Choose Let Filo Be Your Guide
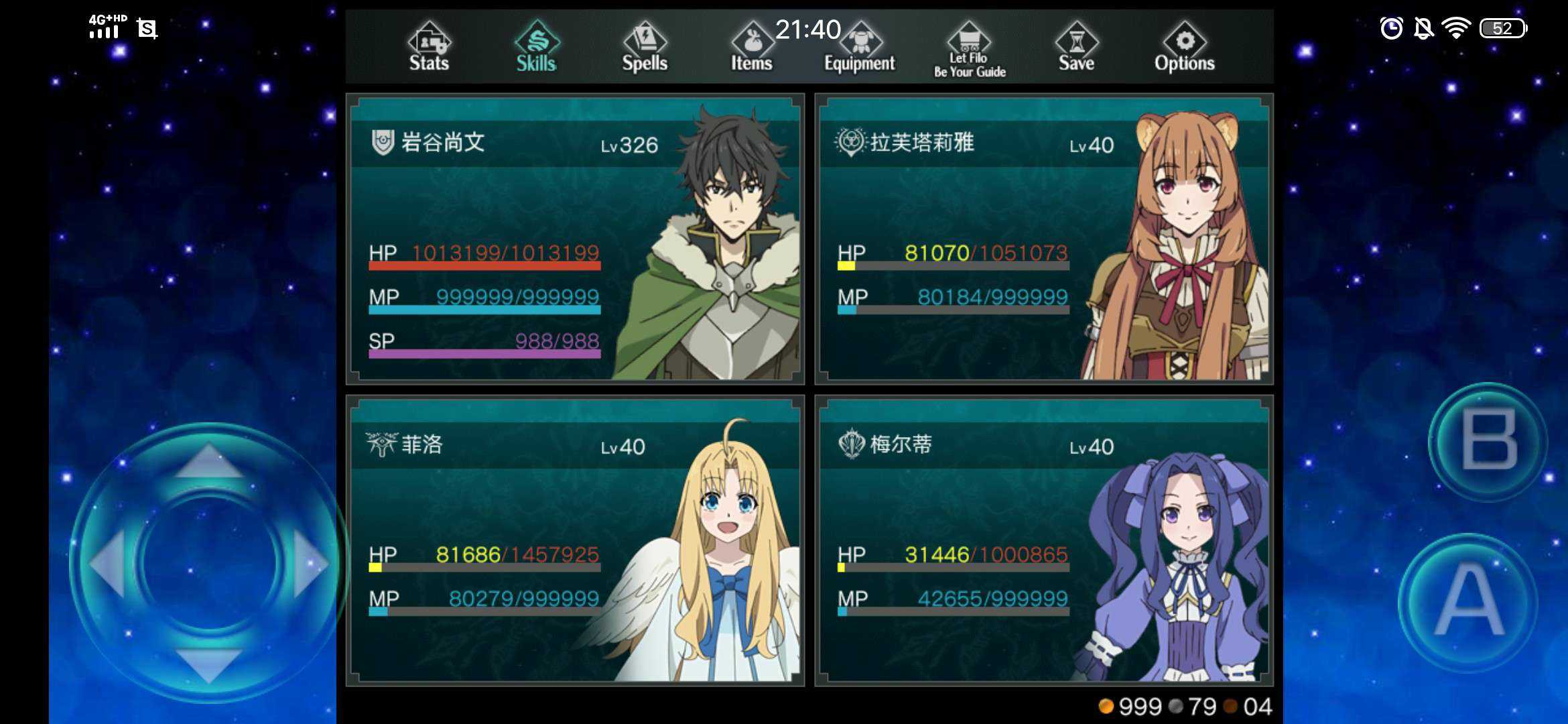The height and width of the screenshot is (724, 1568). [970, 50]
